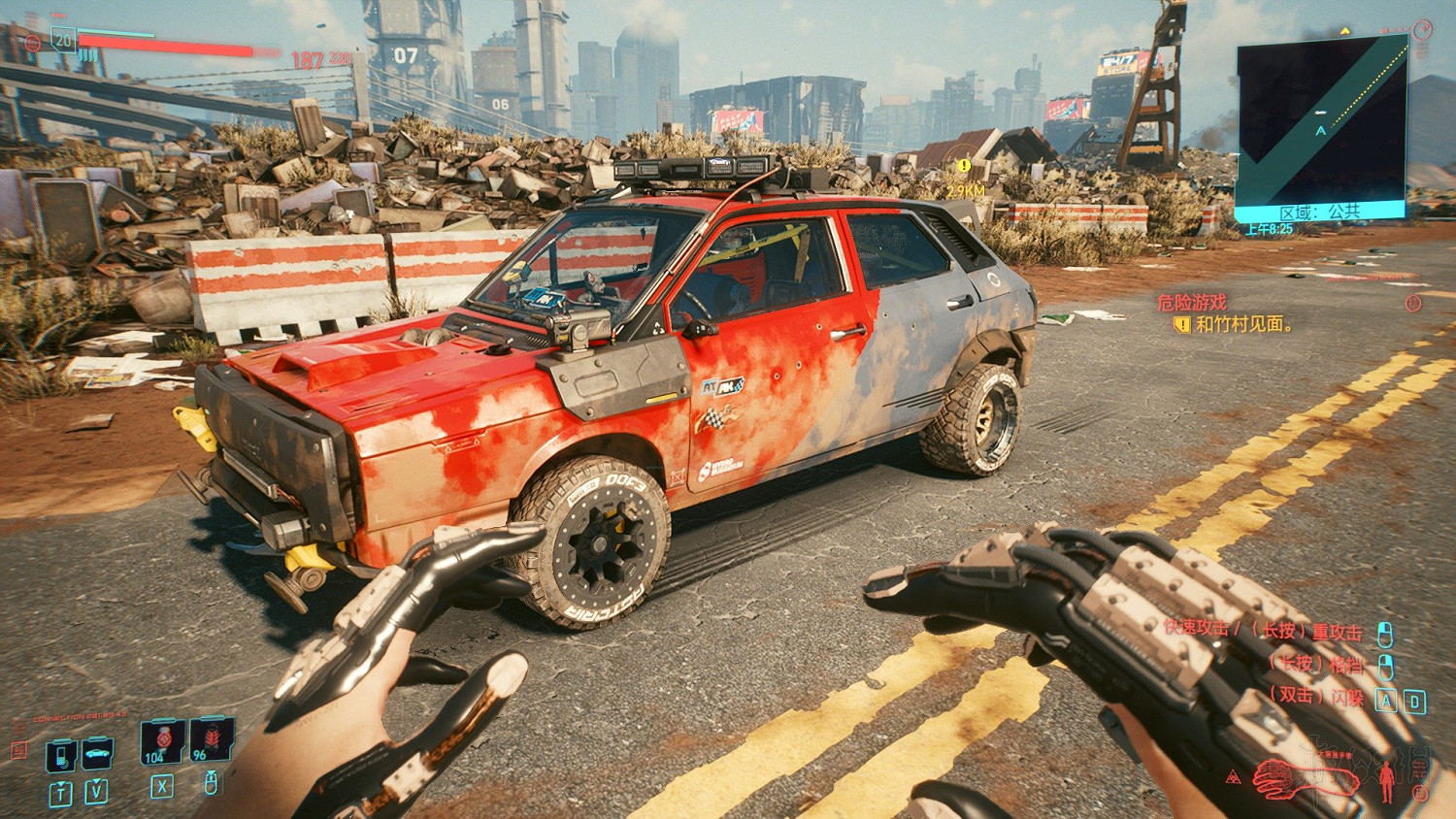Summon vehicle with the car icon slot
Viewport: 1456px width, 819px height.
[97, 752]
